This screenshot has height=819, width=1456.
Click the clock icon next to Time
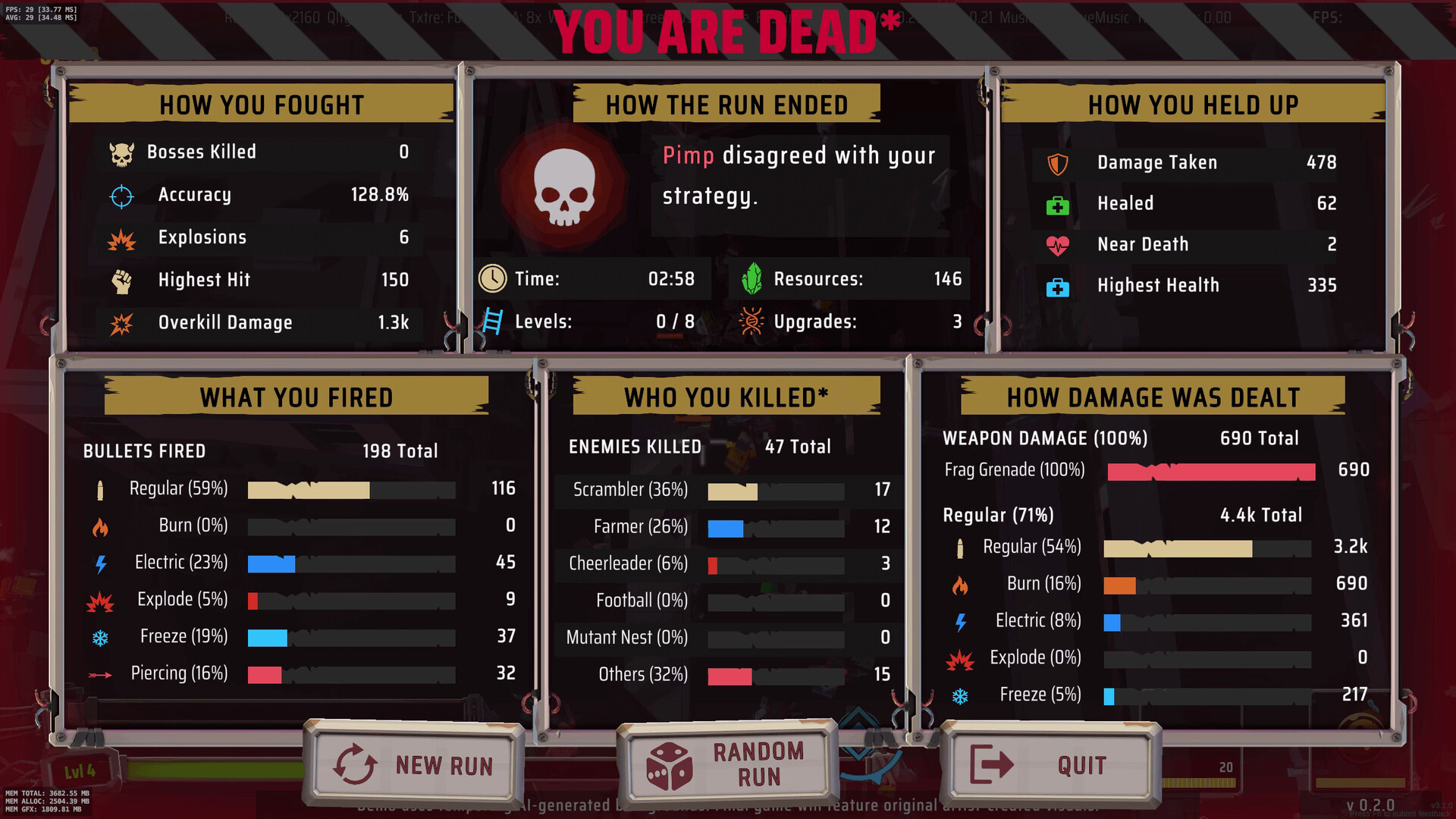coord(494,278)
